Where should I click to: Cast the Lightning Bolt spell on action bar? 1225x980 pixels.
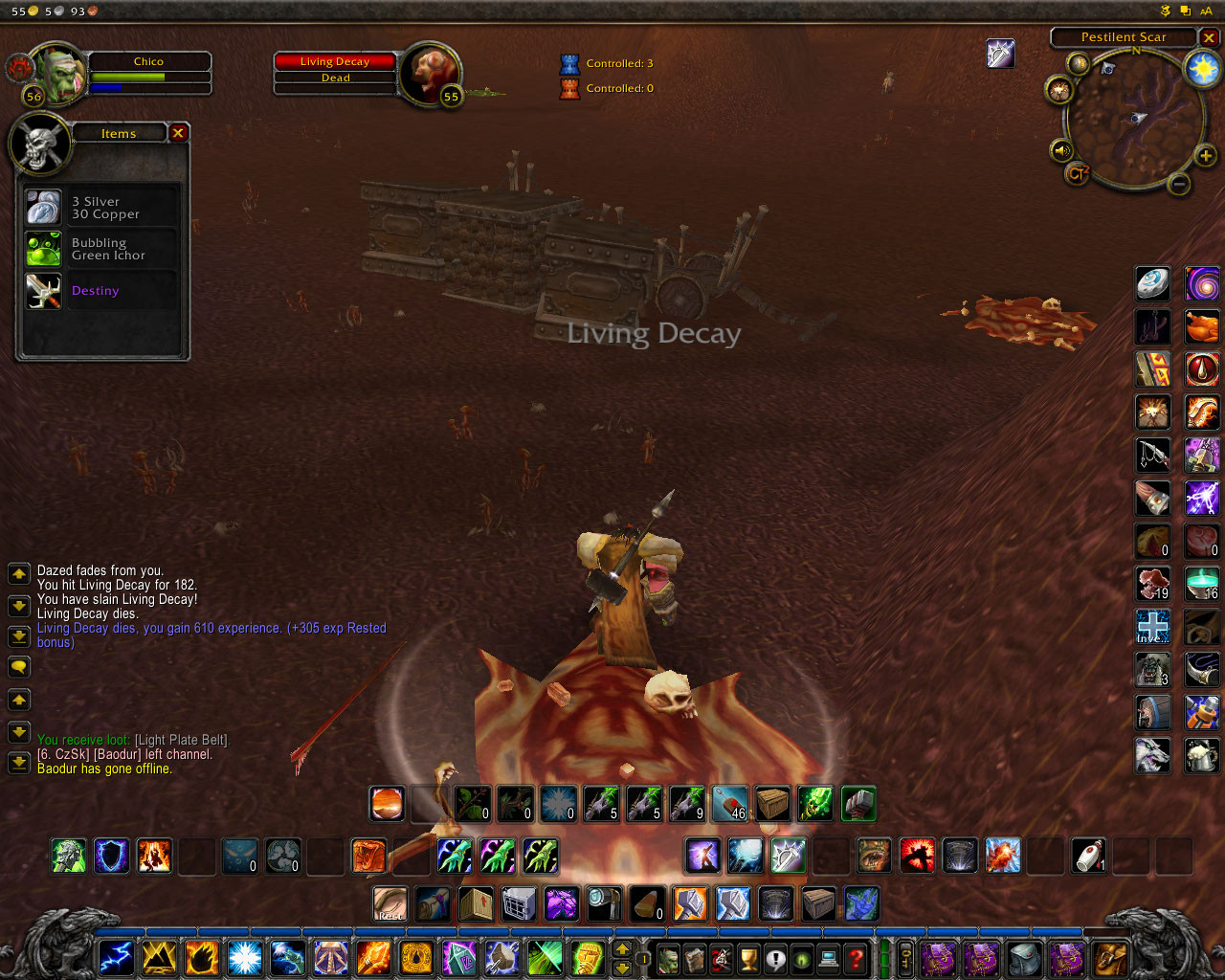(116, 956)
